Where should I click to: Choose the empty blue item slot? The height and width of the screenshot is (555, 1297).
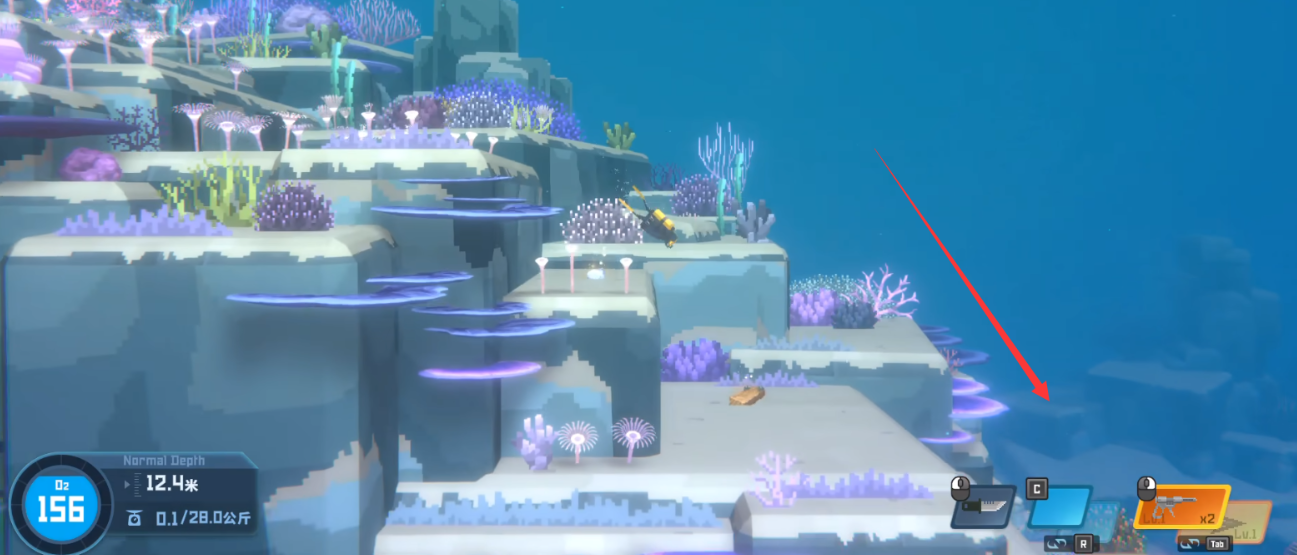point(1059,506)
